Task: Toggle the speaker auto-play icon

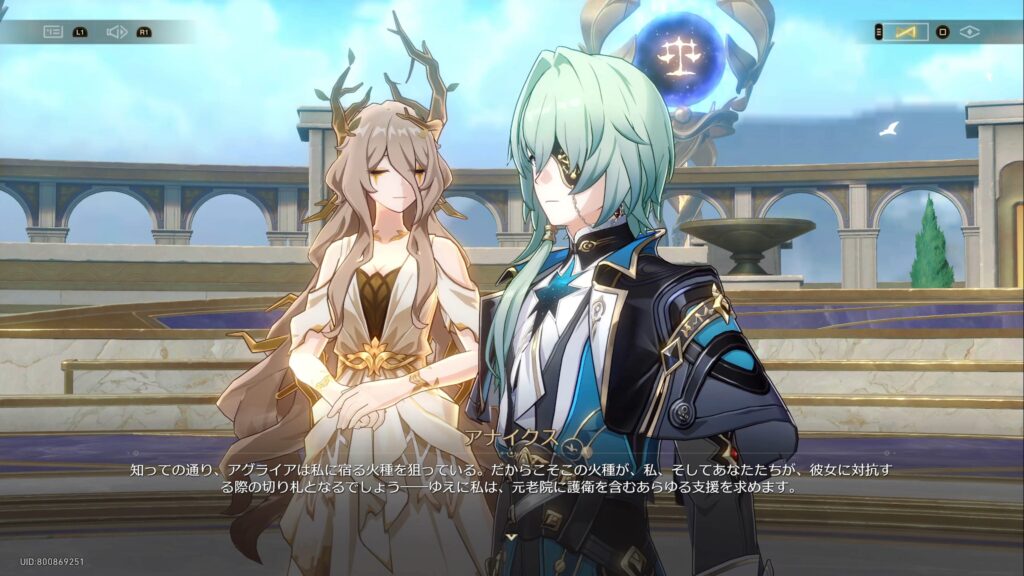Action: (116, 32)
